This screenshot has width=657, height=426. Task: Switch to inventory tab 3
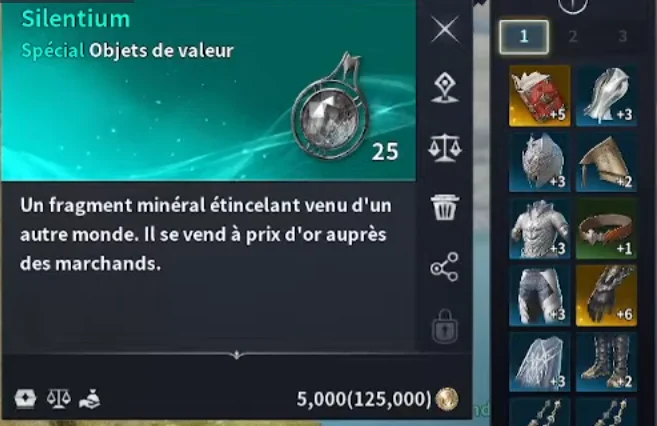(x=621, y=38)
